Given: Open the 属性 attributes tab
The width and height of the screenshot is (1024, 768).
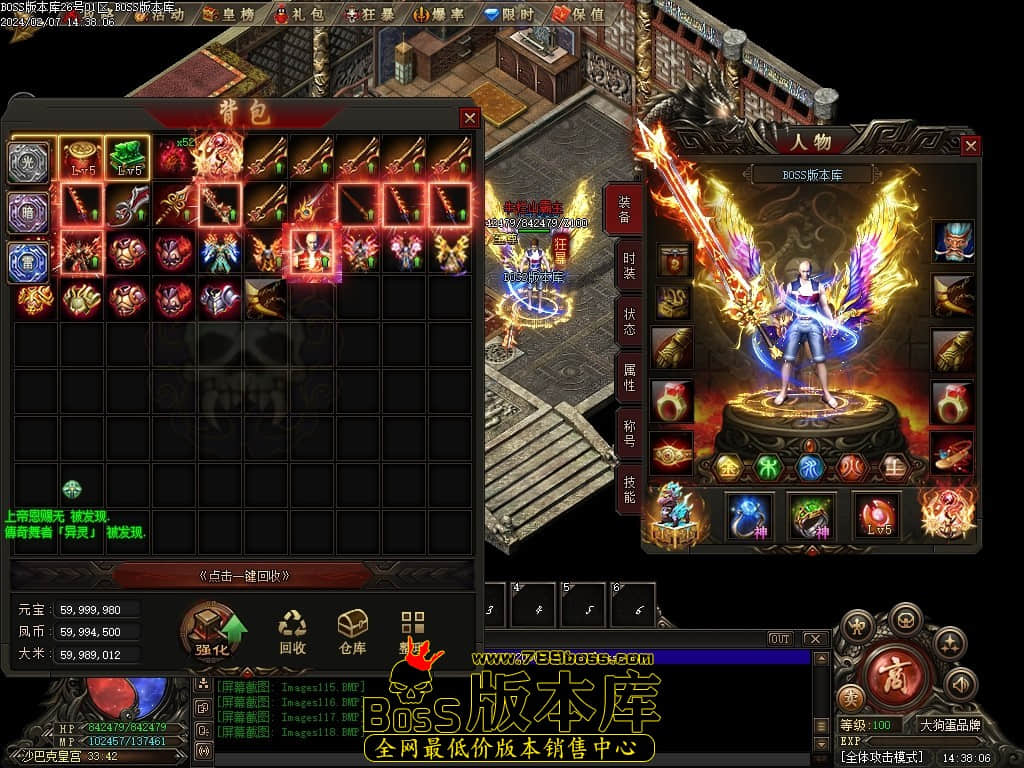Looking at the screenshot, I should pyautogui.click(x=629, y=376).
